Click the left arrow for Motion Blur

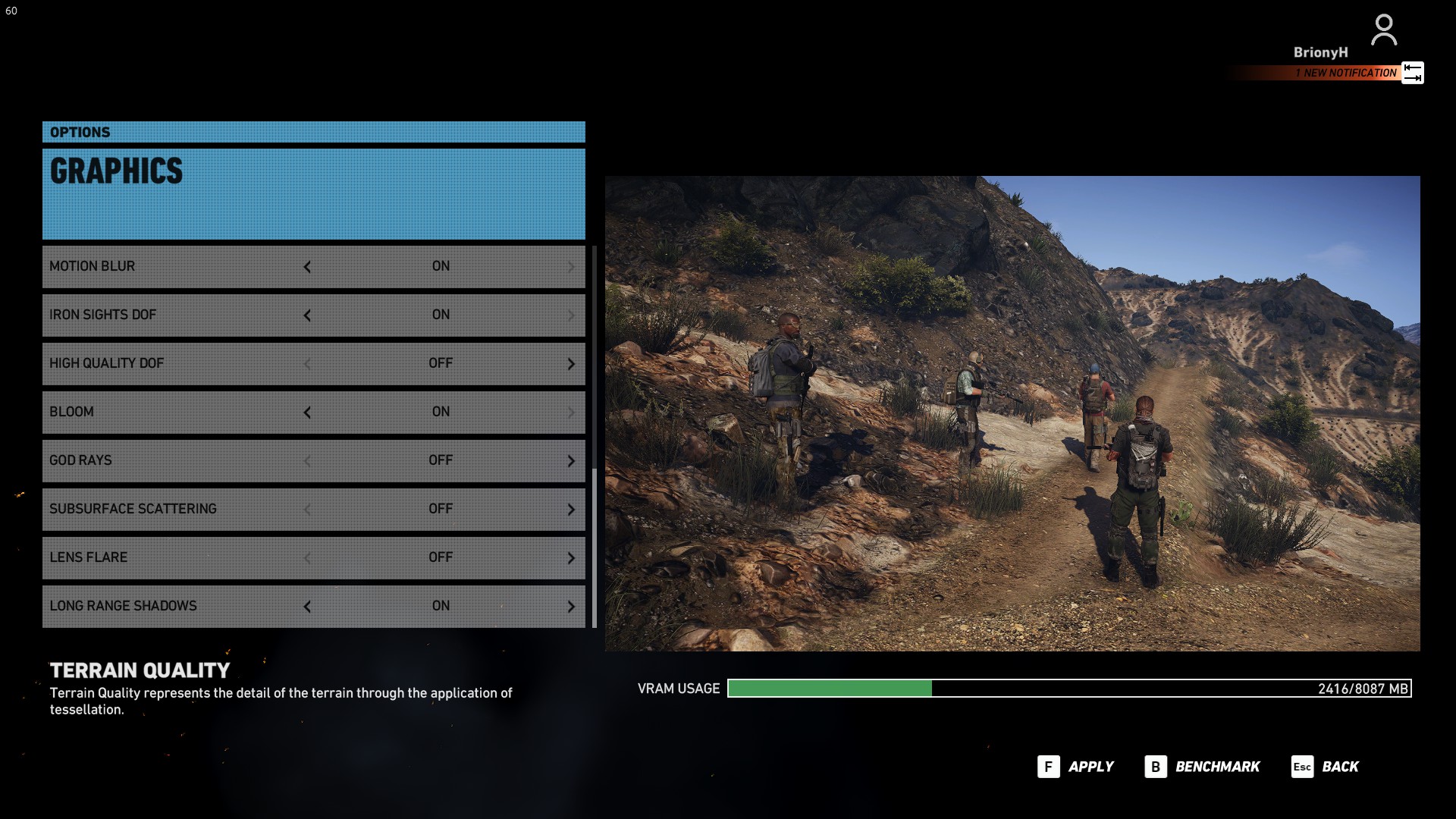point(307,267)
